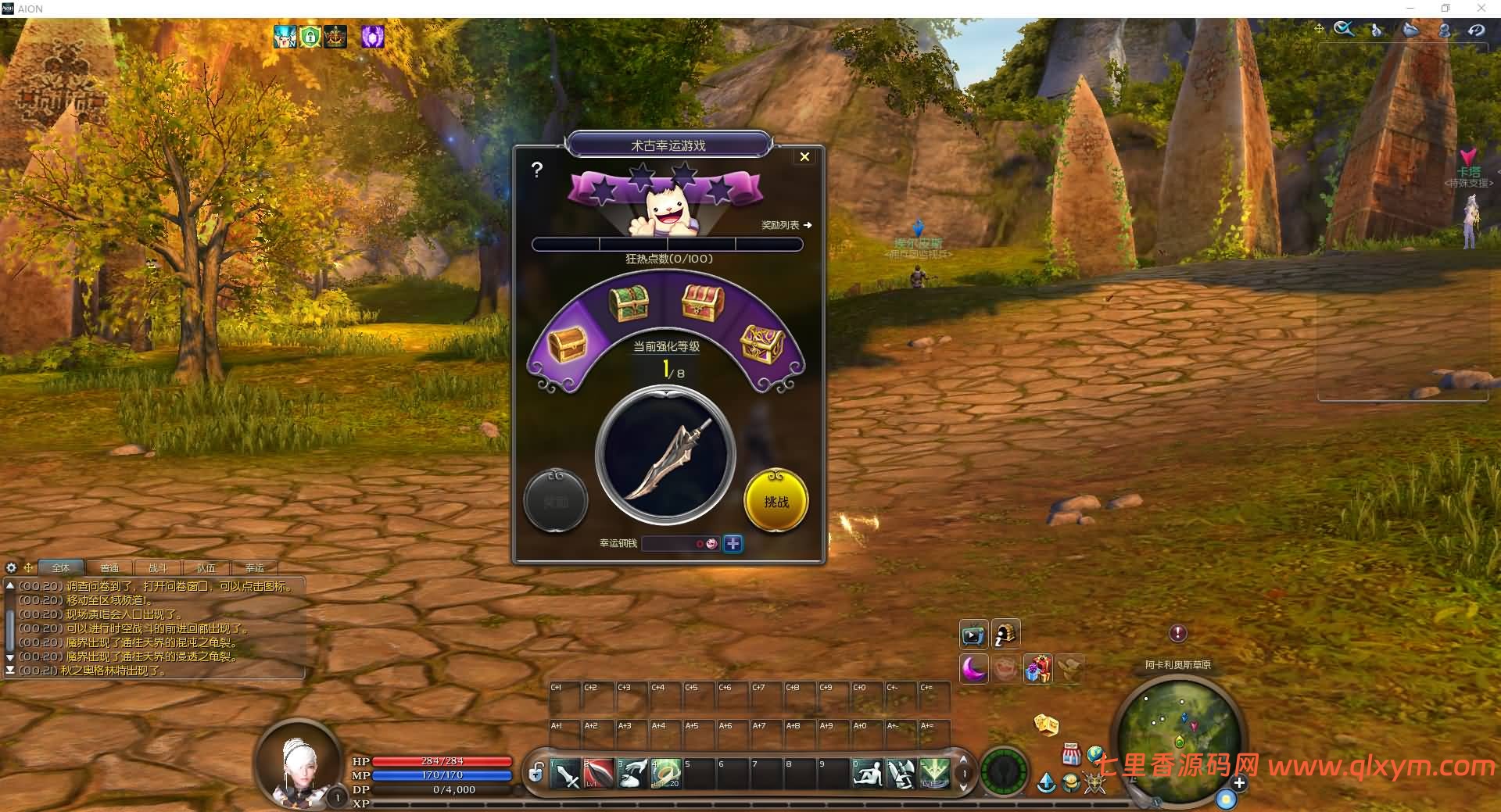Open the TV video icon
The height and width of the screenshot is (812, 1501).
tap(973, 635)
